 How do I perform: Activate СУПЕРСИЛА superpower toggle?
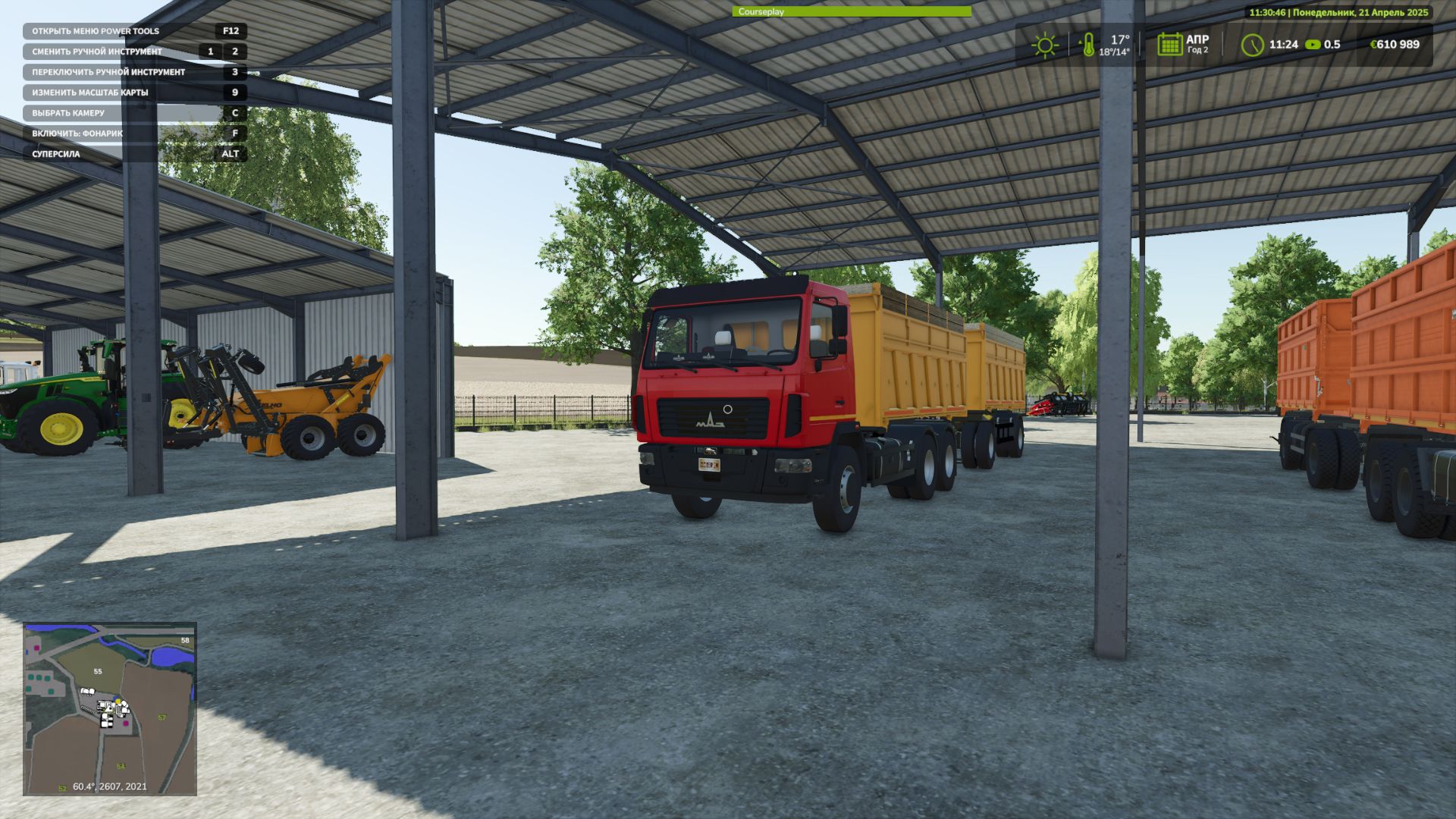click(57, 155)
